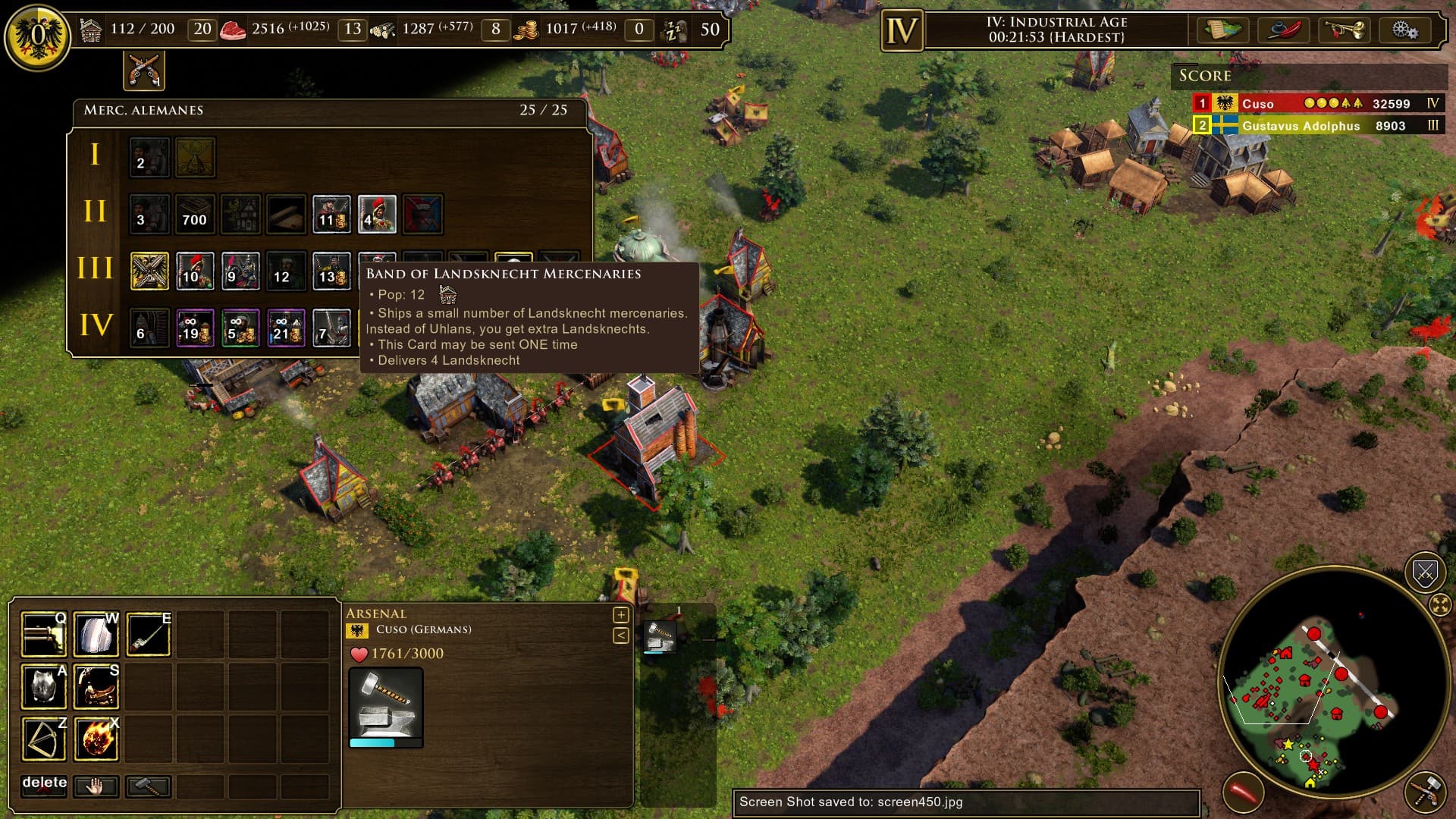Select the age IV card numbered 7
1456x819 pixels.
(x=331, y=328)
